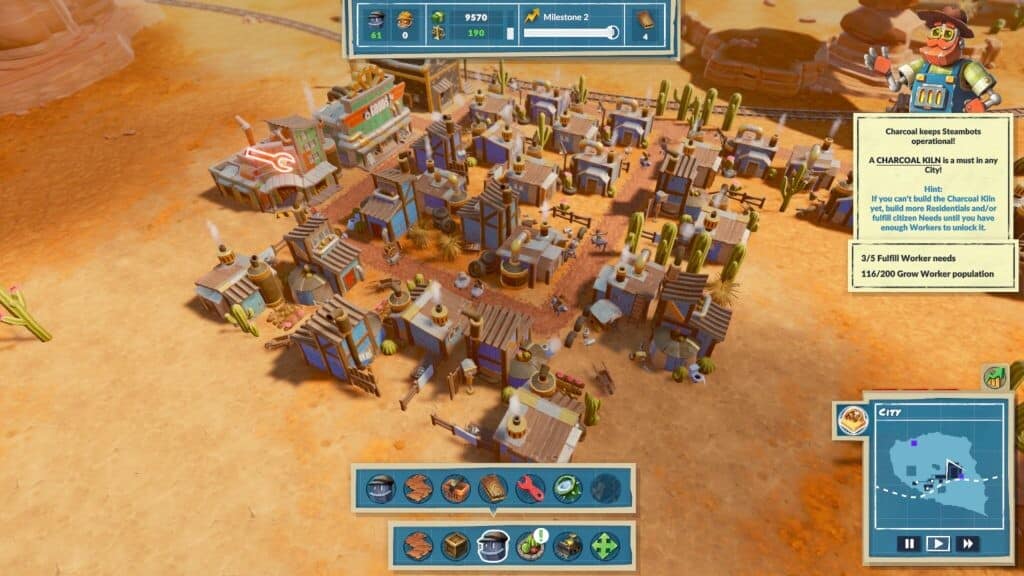Select the highlighted steambot residence option
The height and width of the screenshot is (576, 1024).
click(x=493, y=546)
